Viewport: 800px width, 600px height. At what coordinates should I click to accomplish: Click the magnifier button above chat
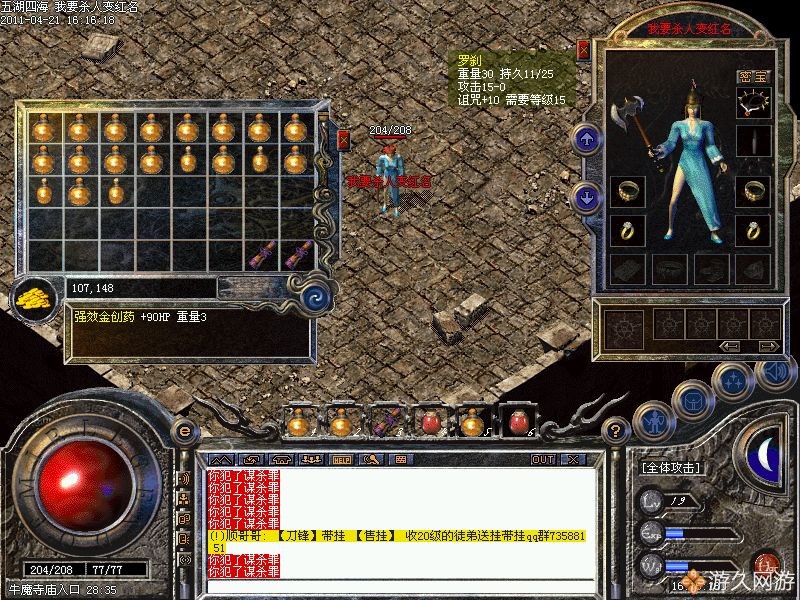pyautogui.click(x=372, y=460)
